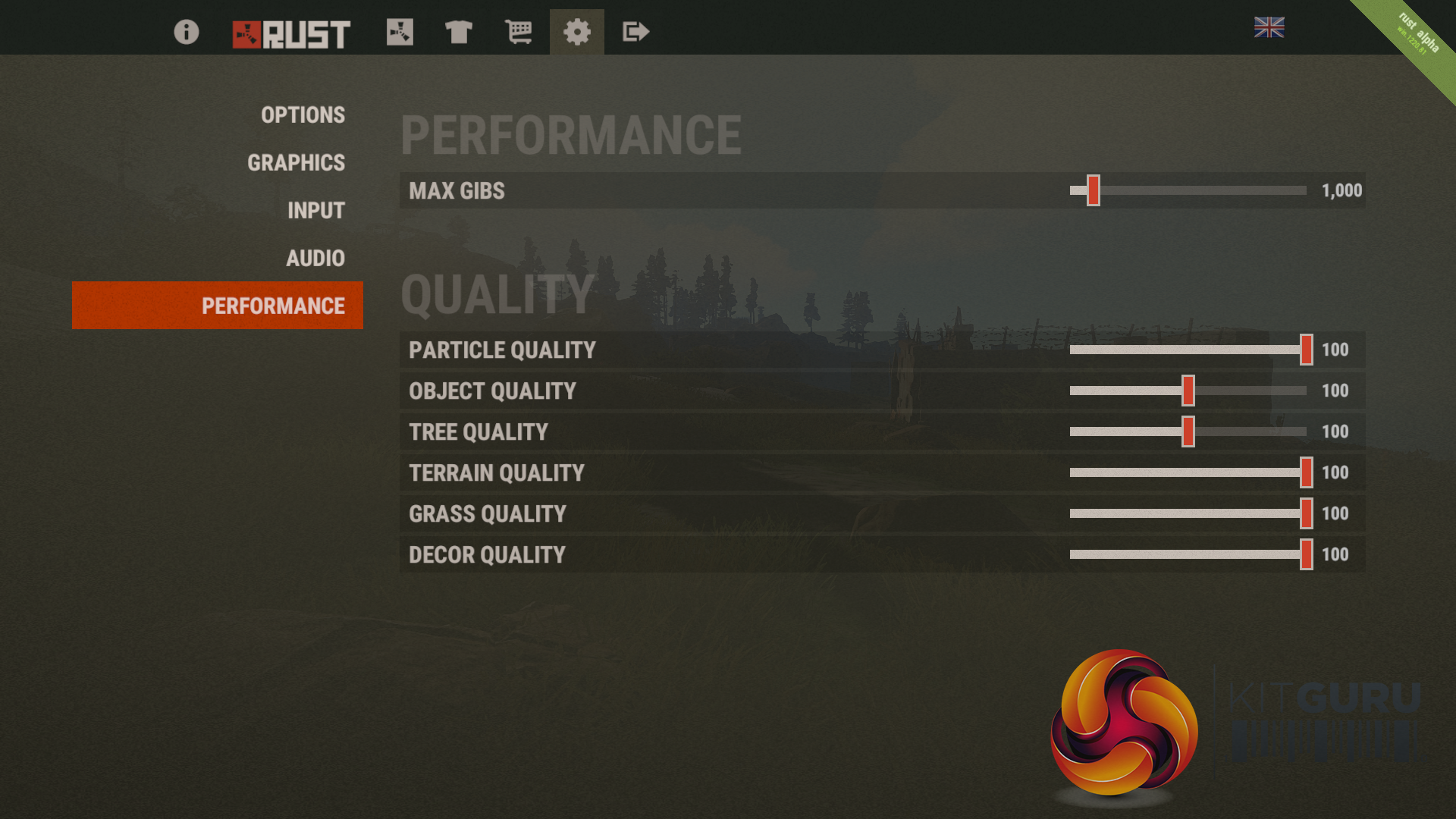The width and height of the screenshot is (1456, 819).
Task: Open the t-shirt inventory icon
Action: (x=458, y=32)
